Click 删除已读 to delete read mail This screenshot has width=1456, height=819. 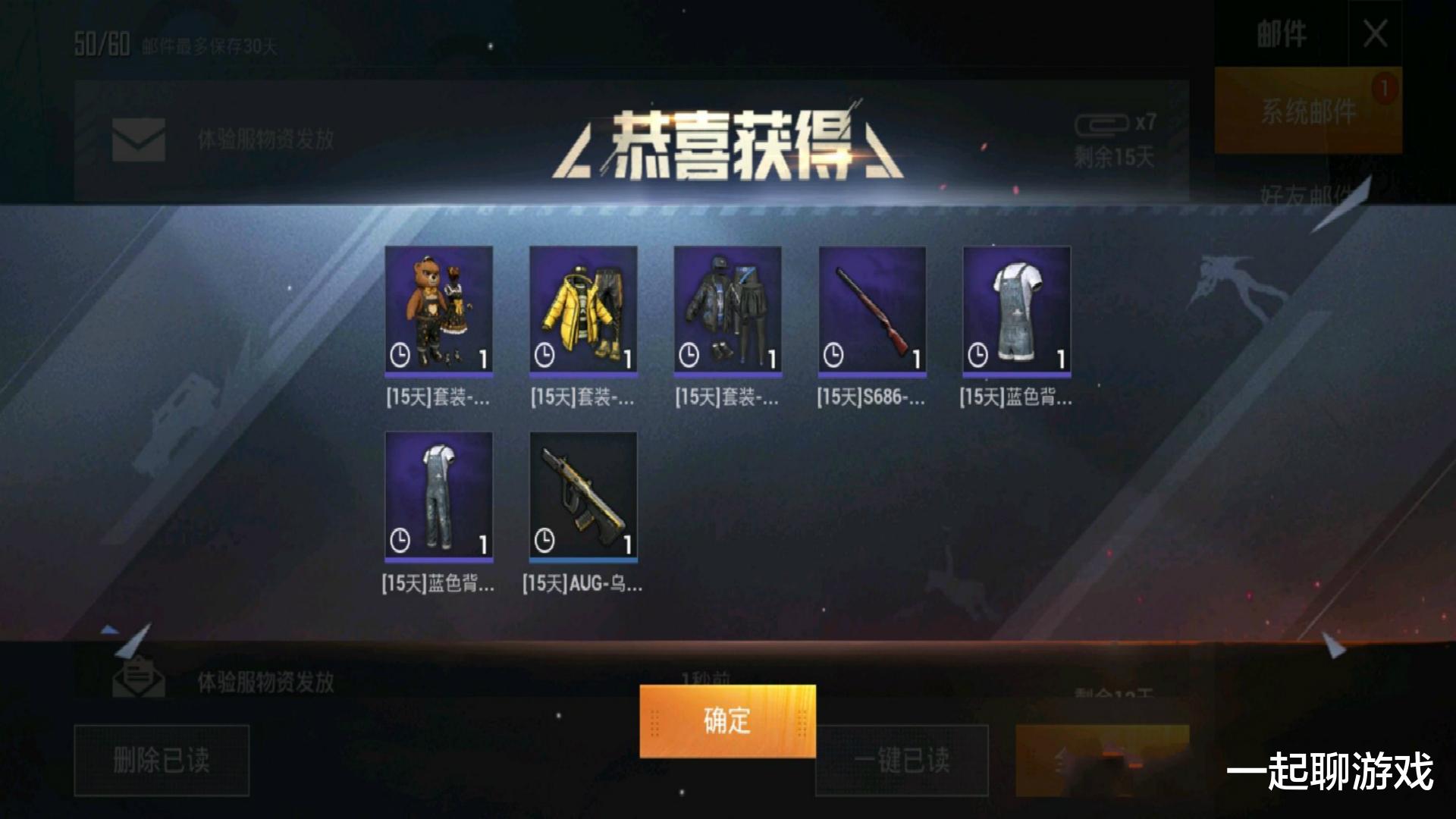click(161, 761)
